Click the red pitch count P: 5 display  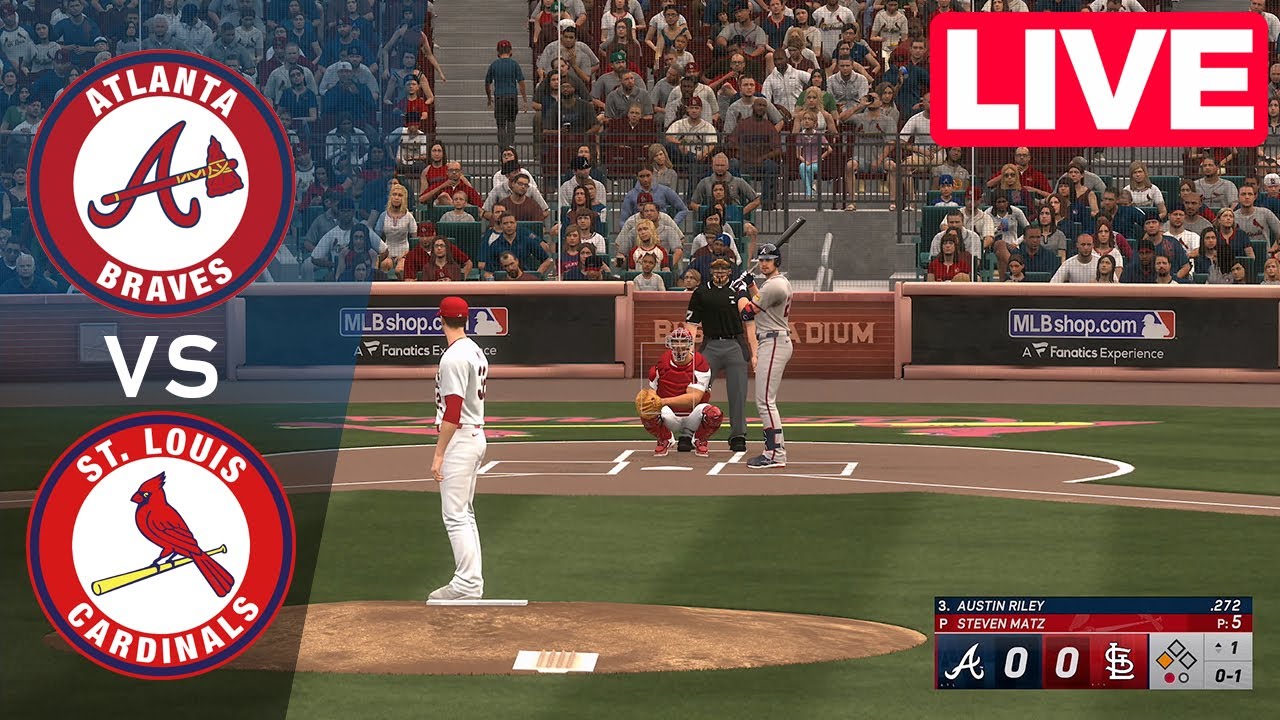(x=1230, y=620)
